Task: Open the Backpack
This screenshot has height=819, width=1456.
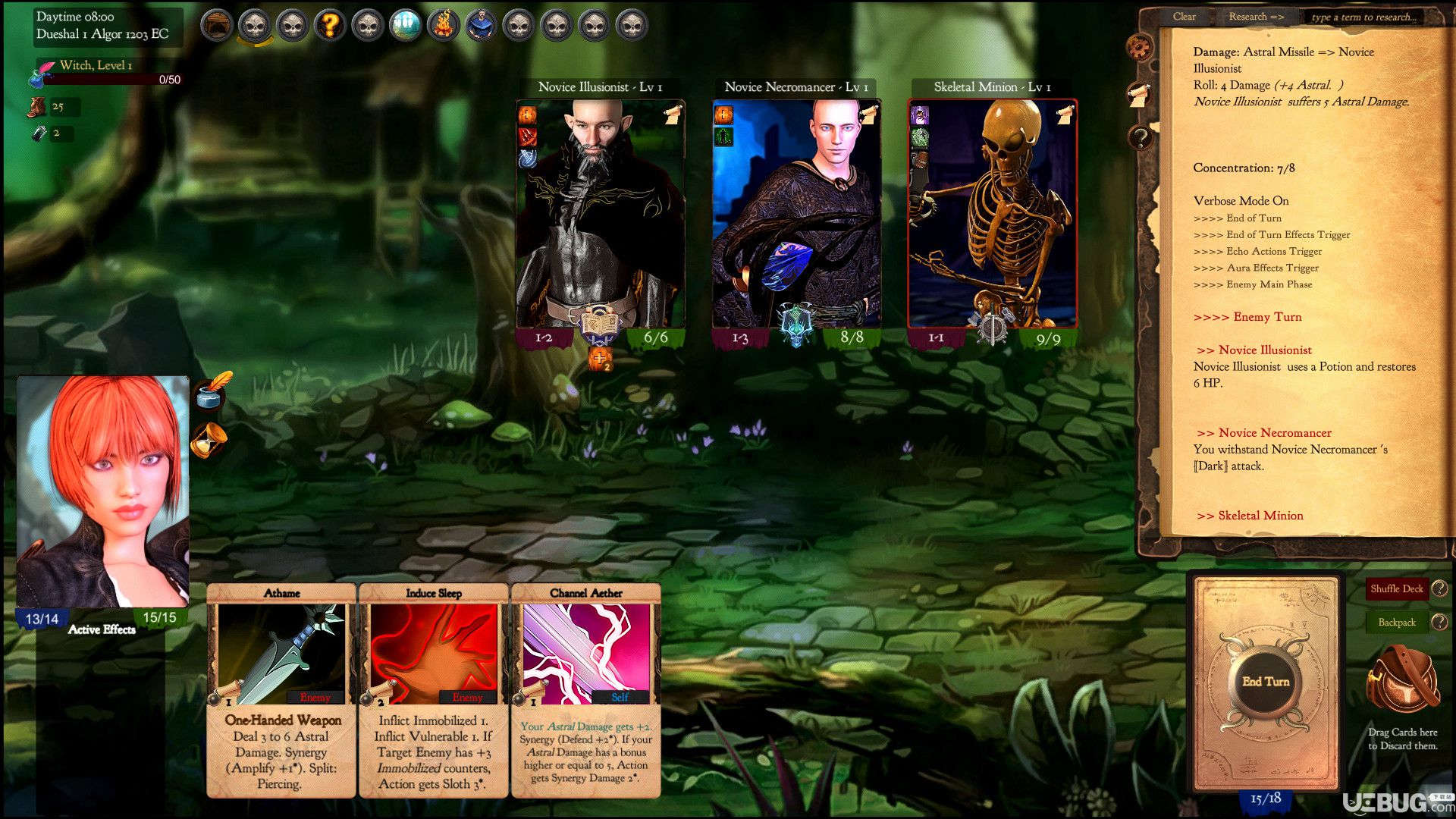Action: (x=1396, y=623)
